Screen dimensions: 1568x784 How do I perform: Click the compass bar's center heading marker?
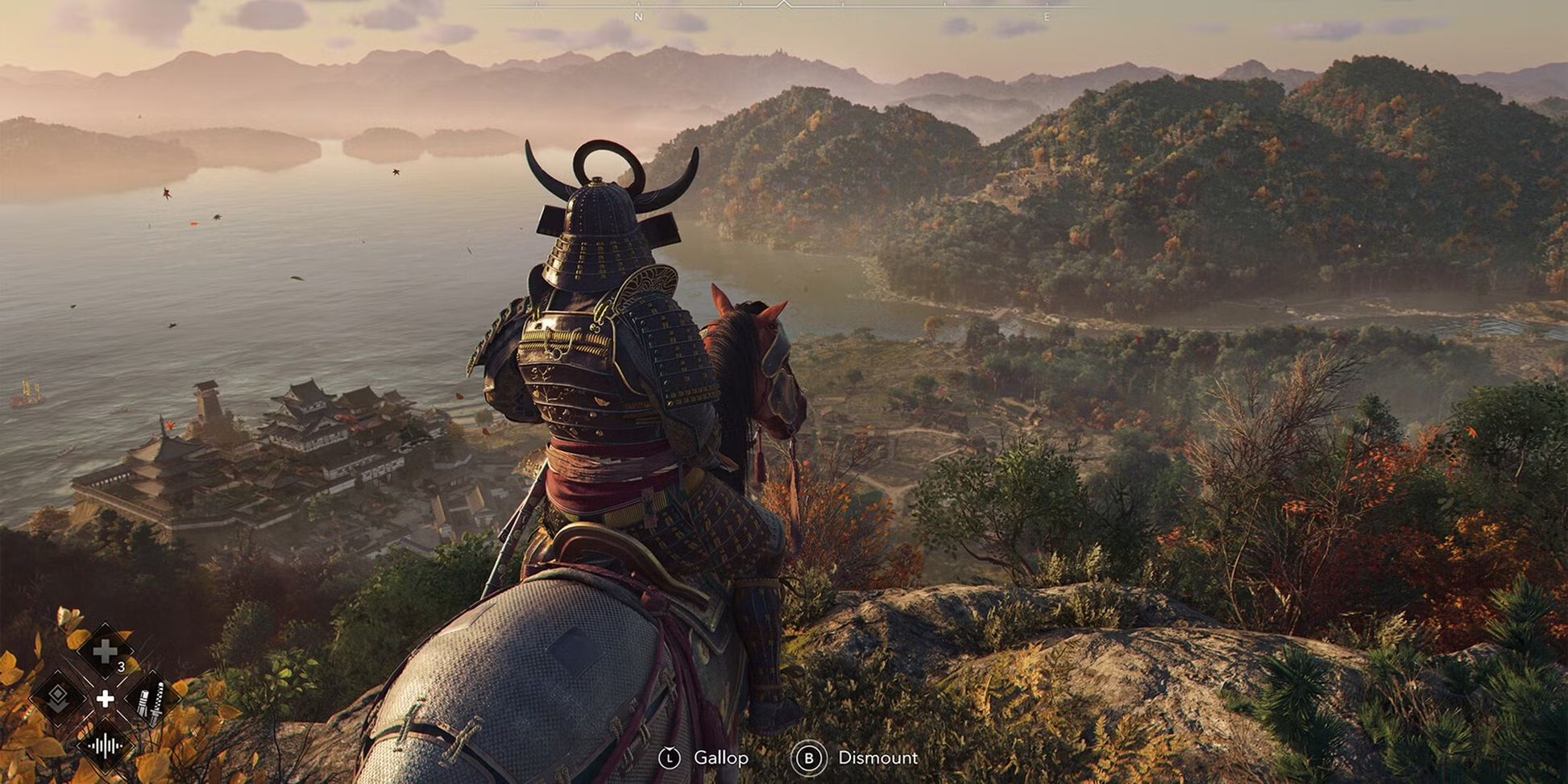(x=783, y=5)
